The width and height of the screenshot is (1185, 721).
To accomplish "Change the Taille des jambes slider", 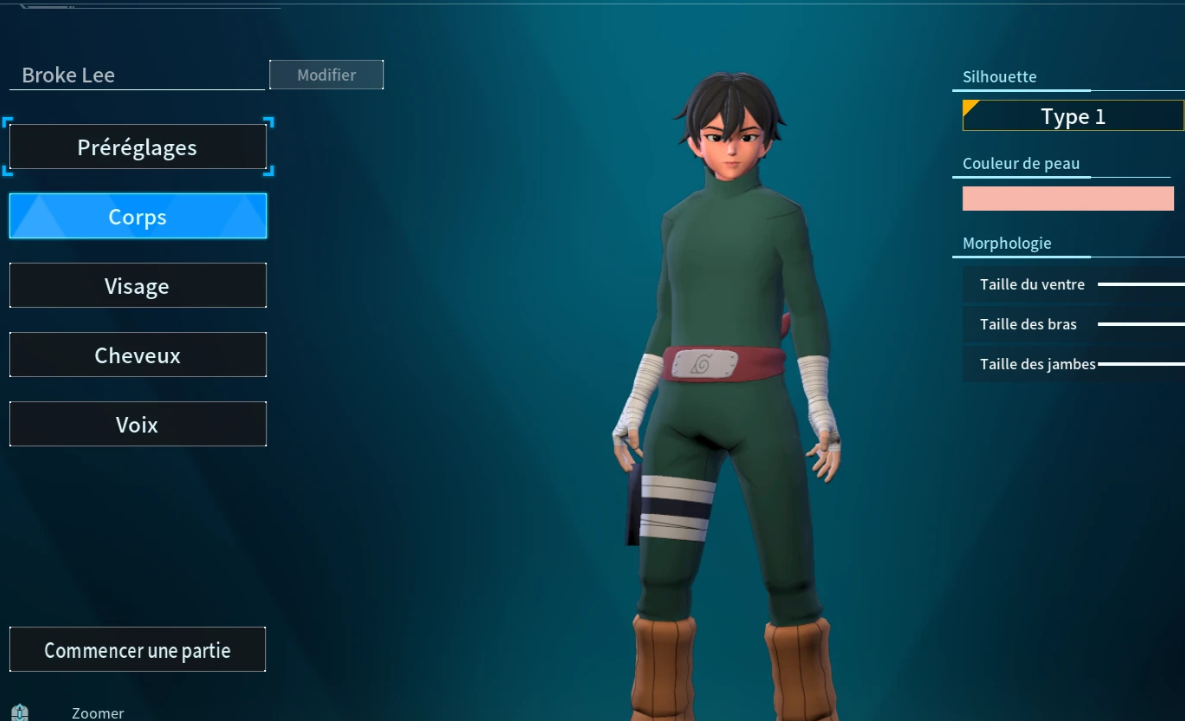I will (x=1141, y=364).
